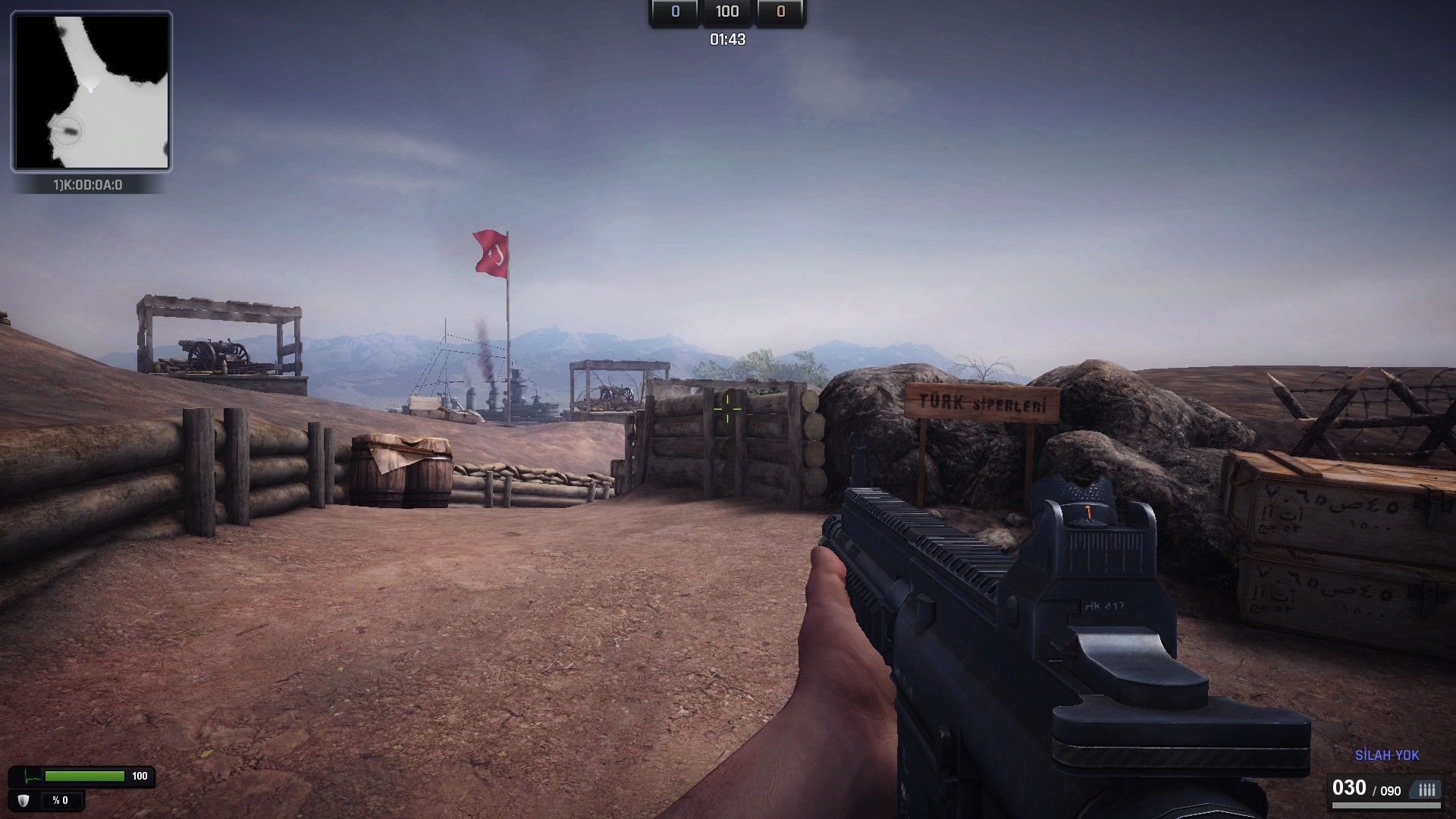Click the bullet magazine icon near ammo counter
Image resolution: width=1456 pixels, height=819 pixels.
point(1424,790)
